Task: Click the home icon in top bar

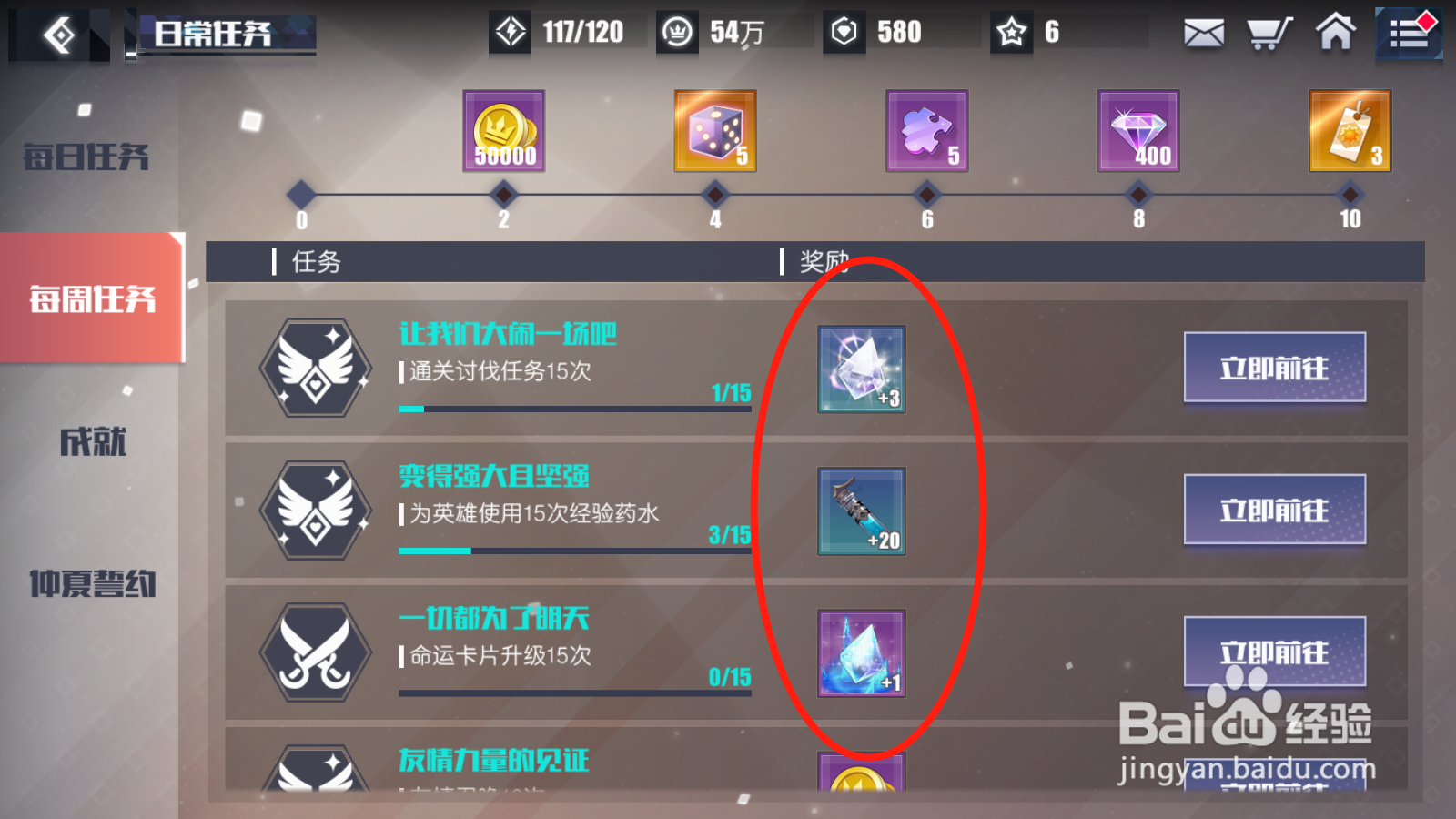Action: pyautogui.click(x=1334, y=33)
